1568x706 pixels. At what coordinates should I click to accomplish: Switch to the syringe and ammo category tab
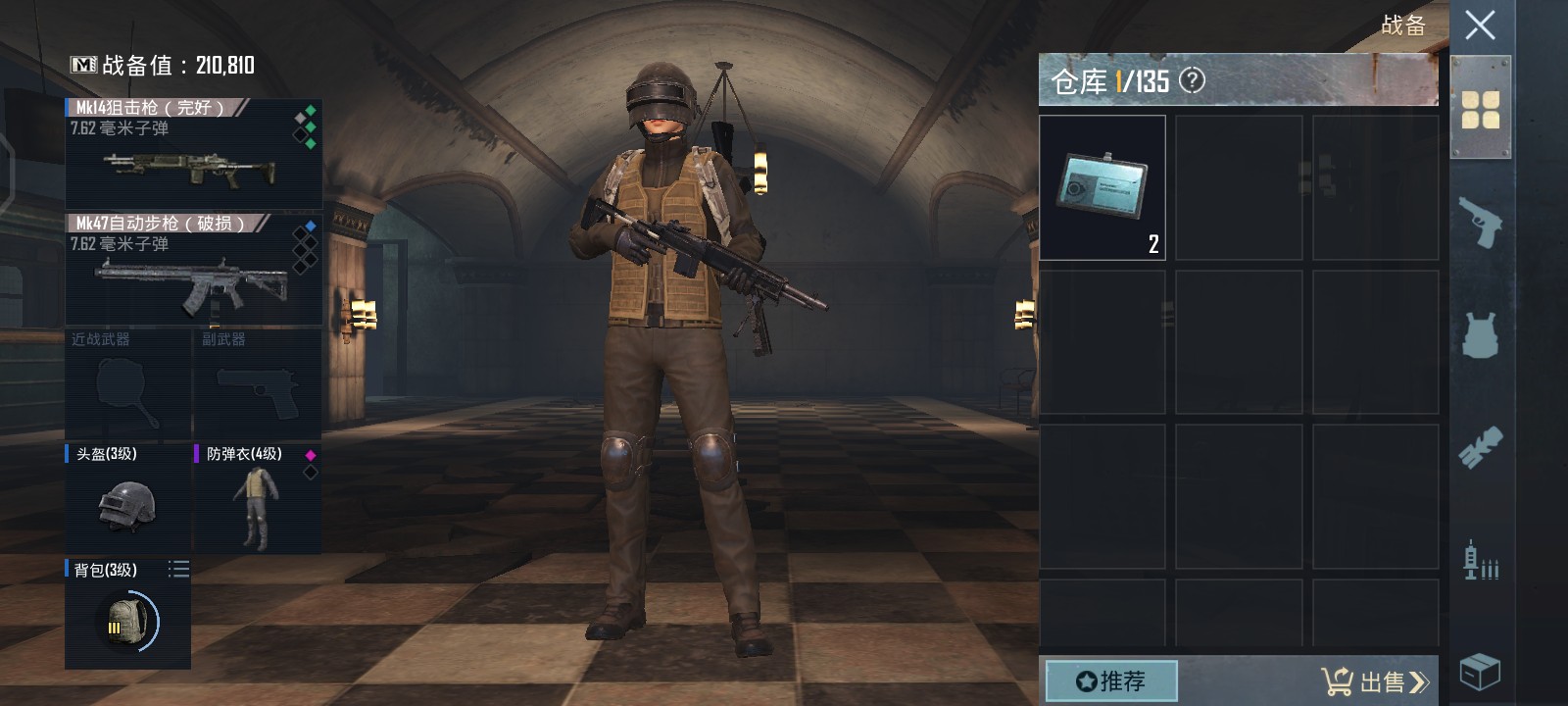[x=1480, y=561]
